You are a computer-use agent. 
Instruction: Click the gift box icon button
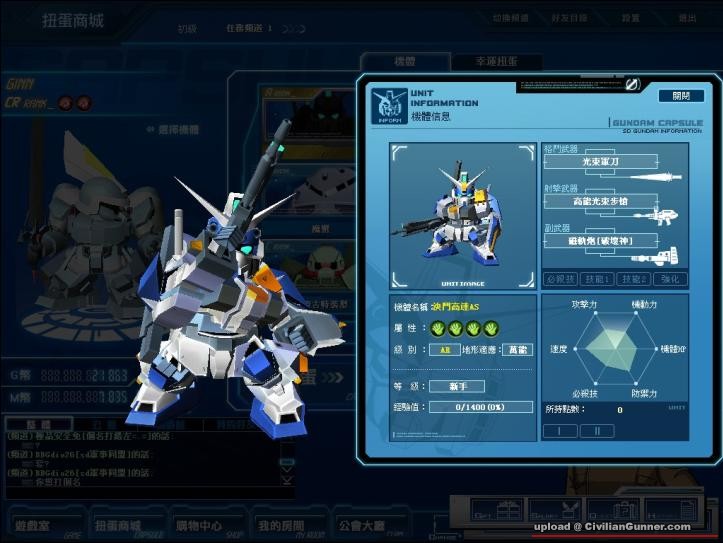click(497, 509)
